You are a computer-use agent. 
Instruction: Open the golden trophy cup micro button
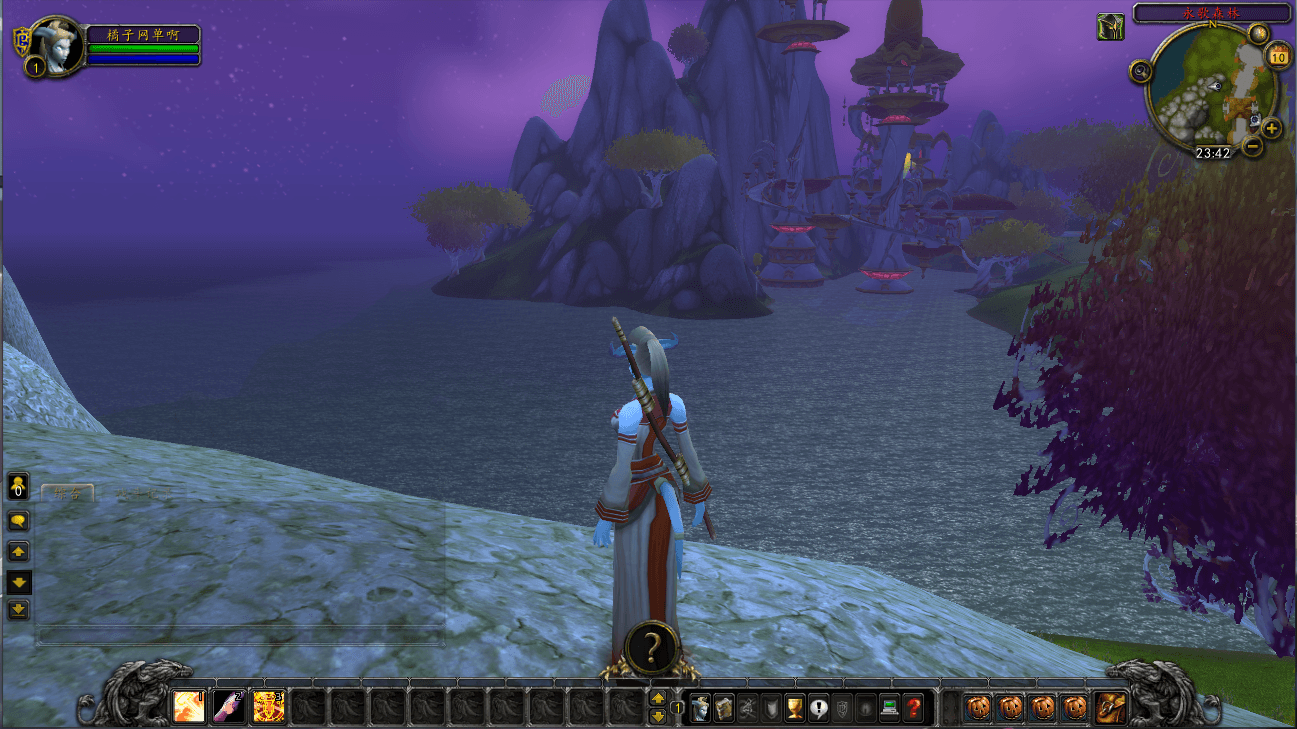coord(795,708)
